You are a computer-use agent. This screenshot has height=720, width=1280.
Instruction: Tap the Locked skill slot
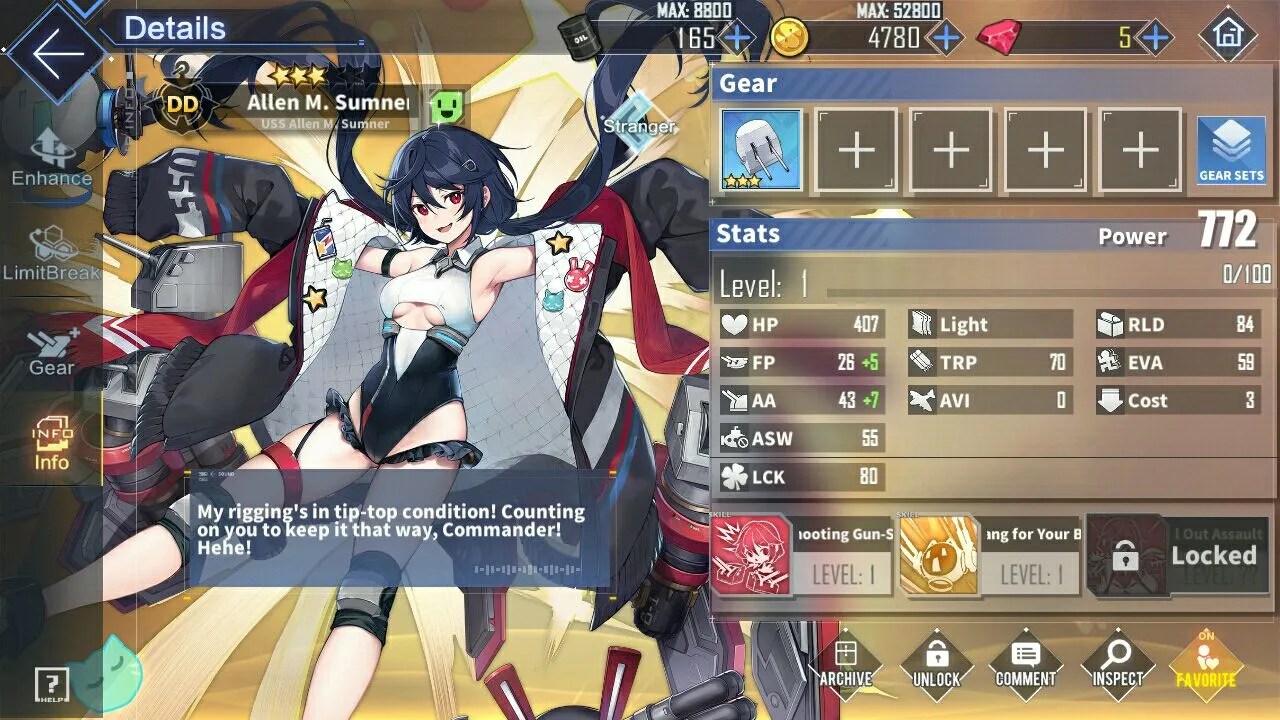click(x=1178, y=556)
